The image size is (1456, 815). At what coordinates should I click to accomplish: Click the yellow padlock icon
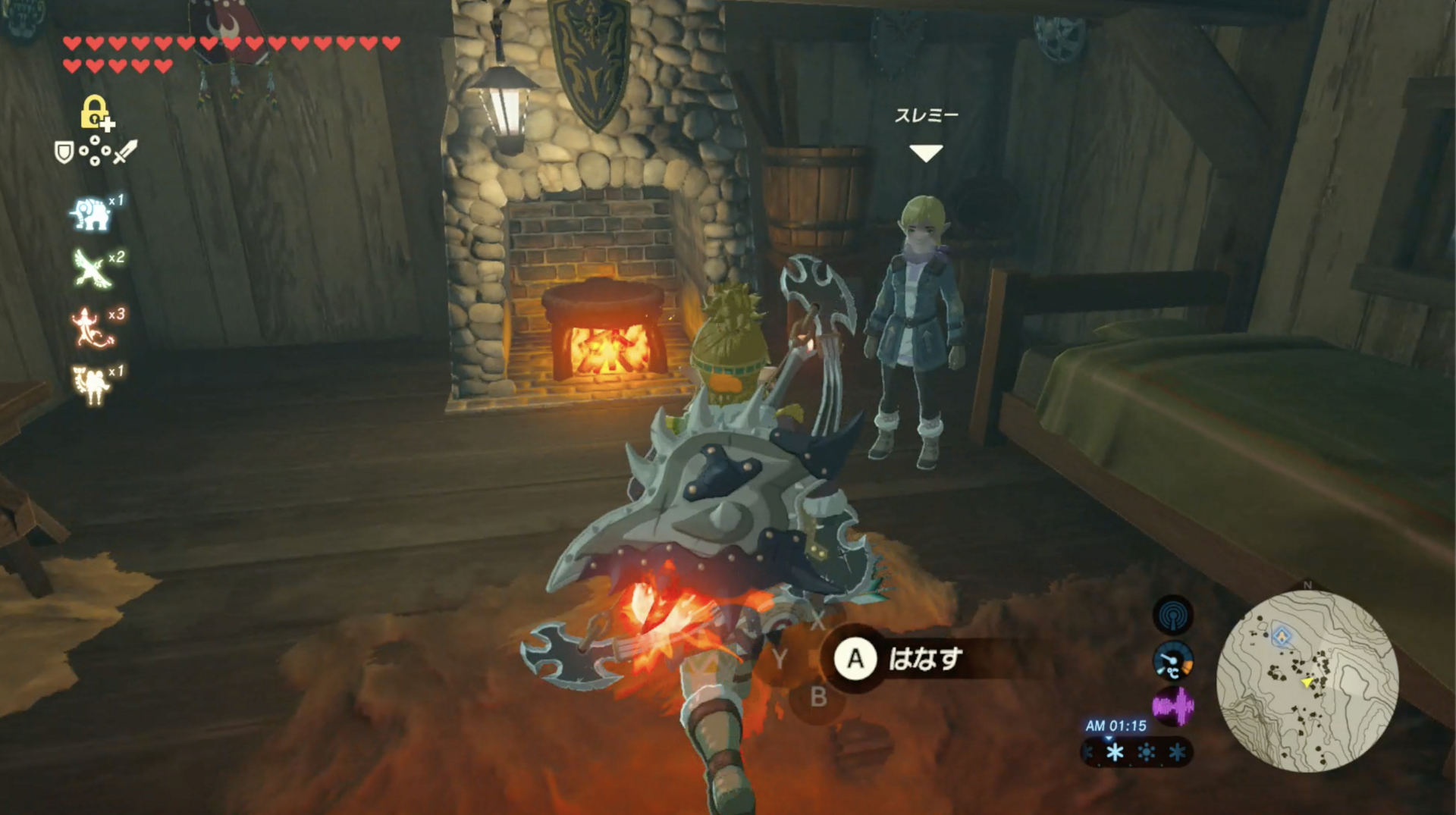pyautogui.click(x=95, y=112)
